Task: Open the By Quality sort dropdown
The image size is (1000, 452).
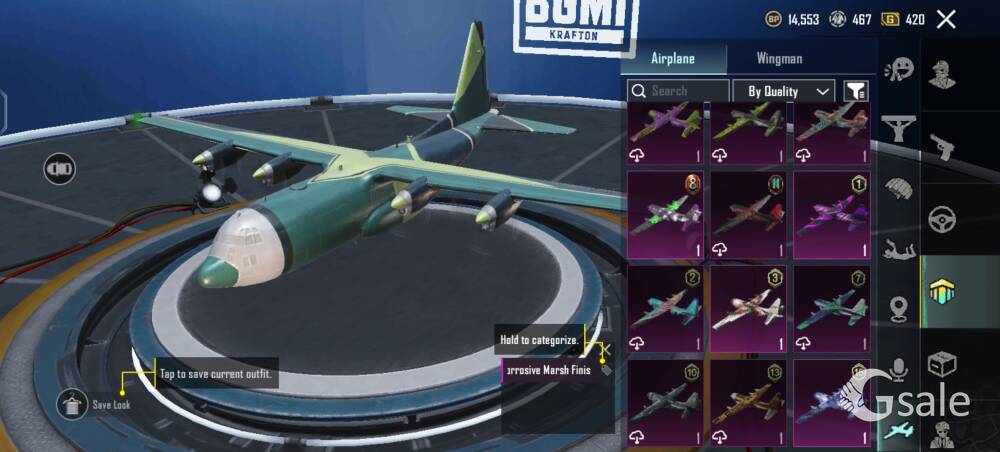Action: 783,91
